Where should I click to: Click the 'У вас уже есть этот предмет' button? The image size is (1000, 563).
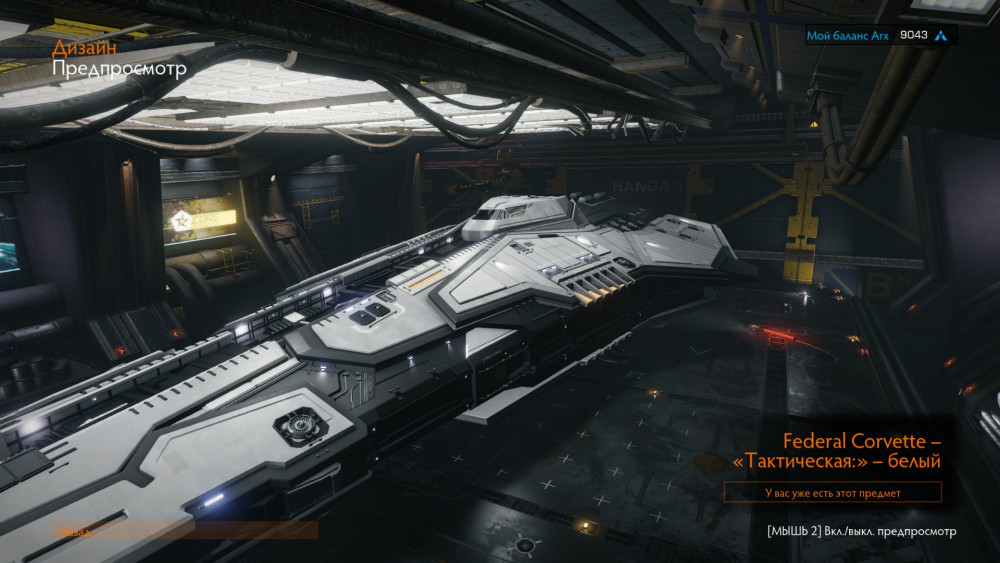coord(832,492)
